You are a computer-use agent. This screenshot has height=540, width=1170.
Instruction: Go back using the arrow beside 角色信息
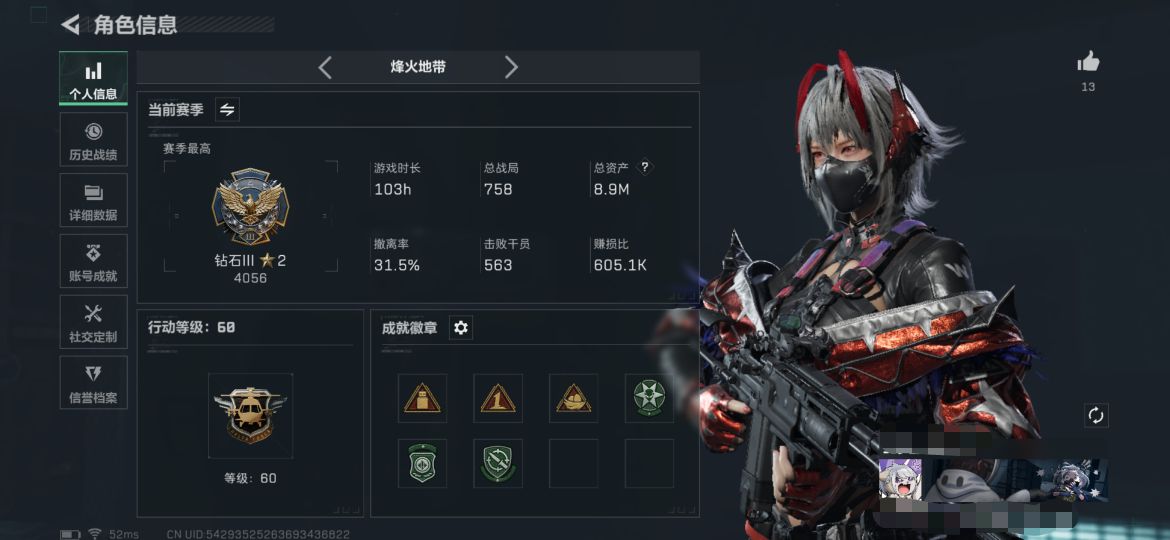(70, 24)
